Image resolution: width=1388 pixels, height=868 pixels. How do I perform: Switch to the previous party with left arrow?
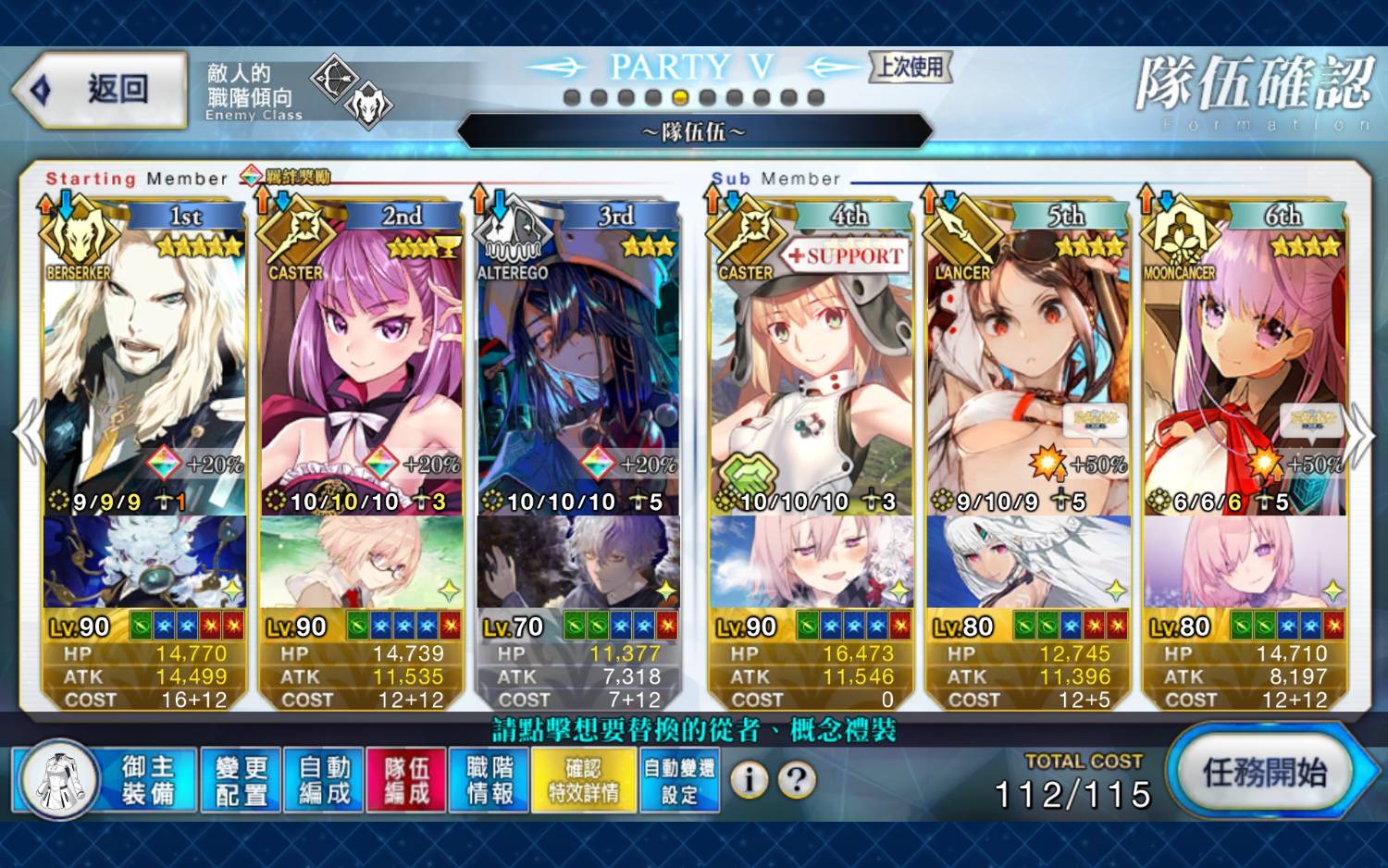tap(28, 433)
